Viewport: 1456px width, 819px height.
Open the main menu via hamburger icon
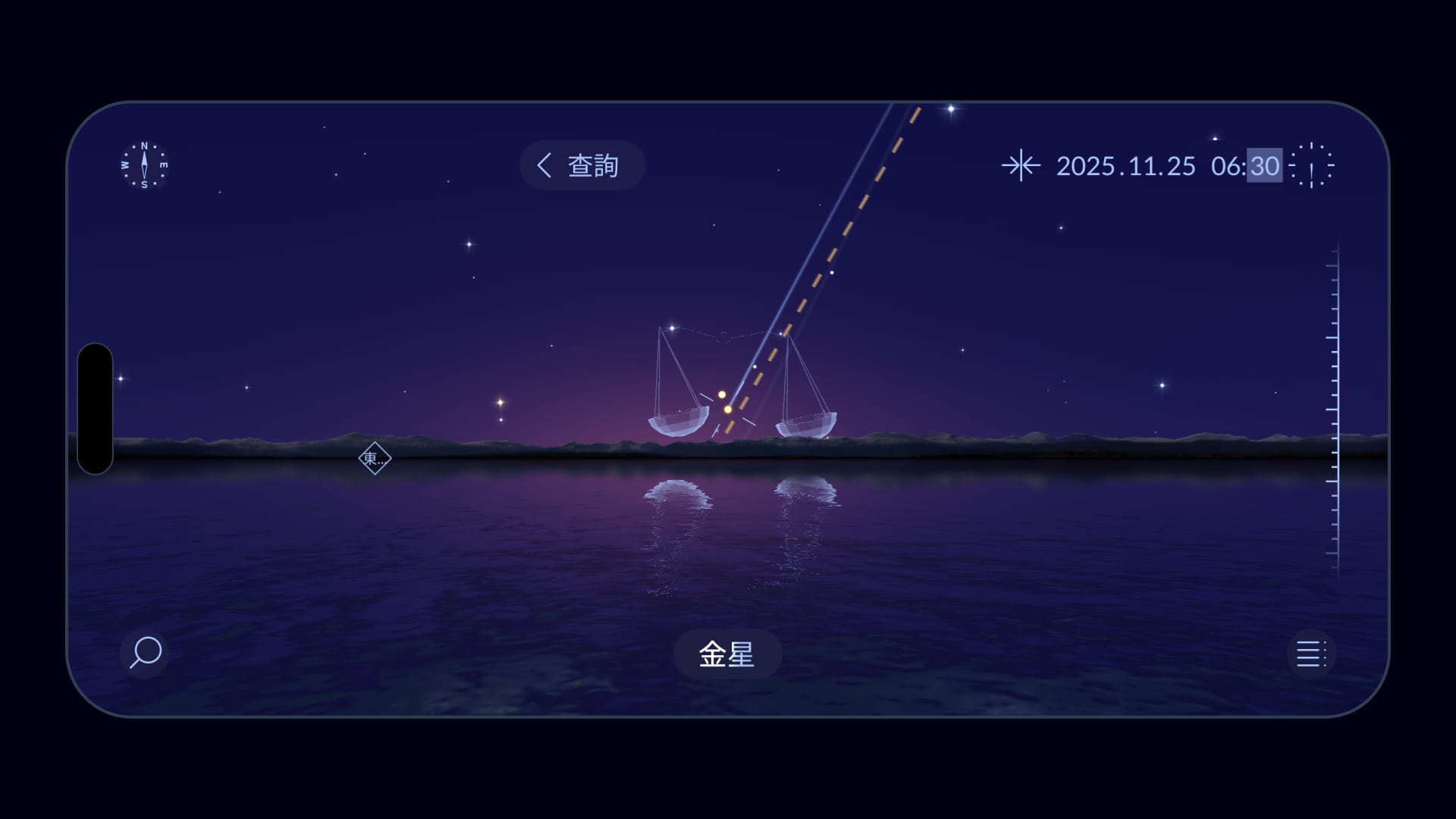[1311, 654]
